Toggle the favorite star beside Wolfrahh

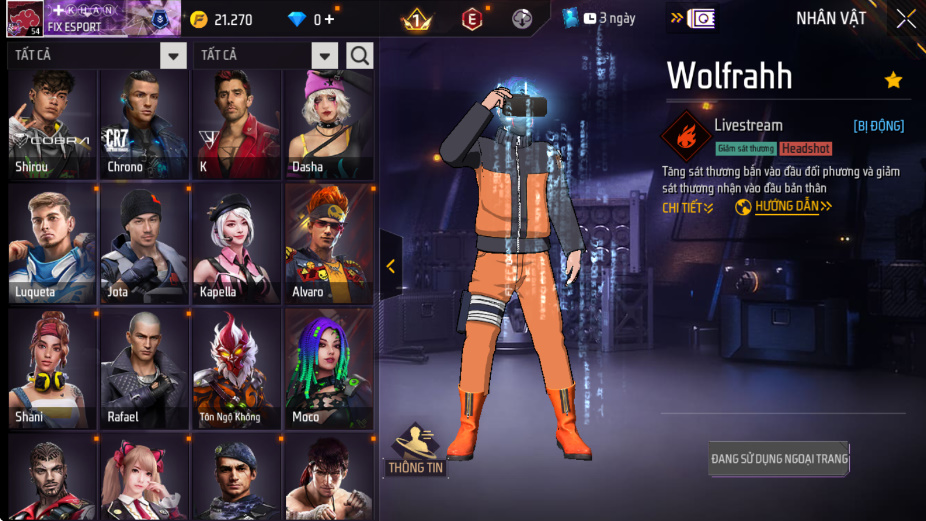click(x=893, y=80)
